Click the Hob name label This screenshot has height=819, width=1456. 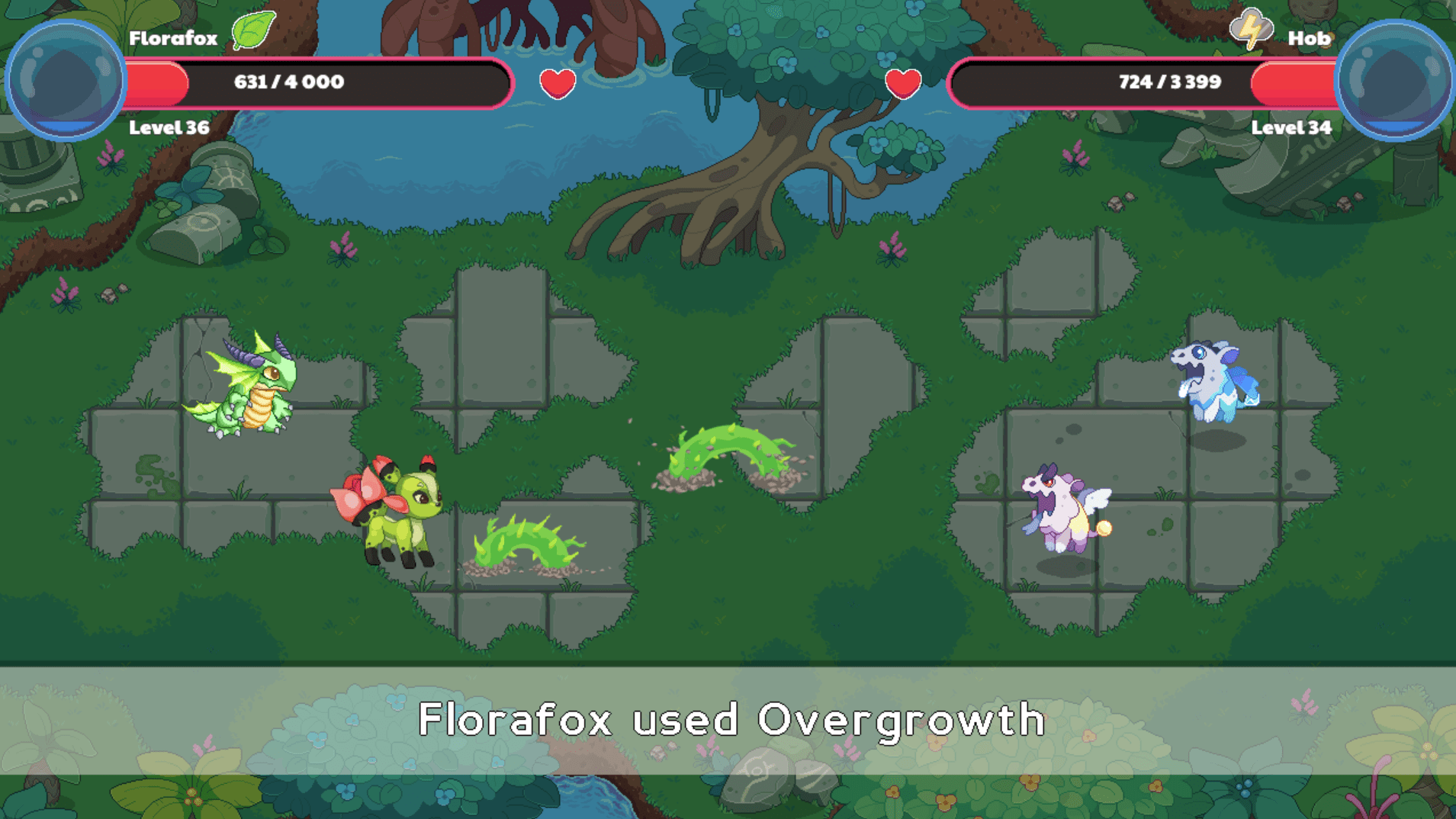[1309, 37]
